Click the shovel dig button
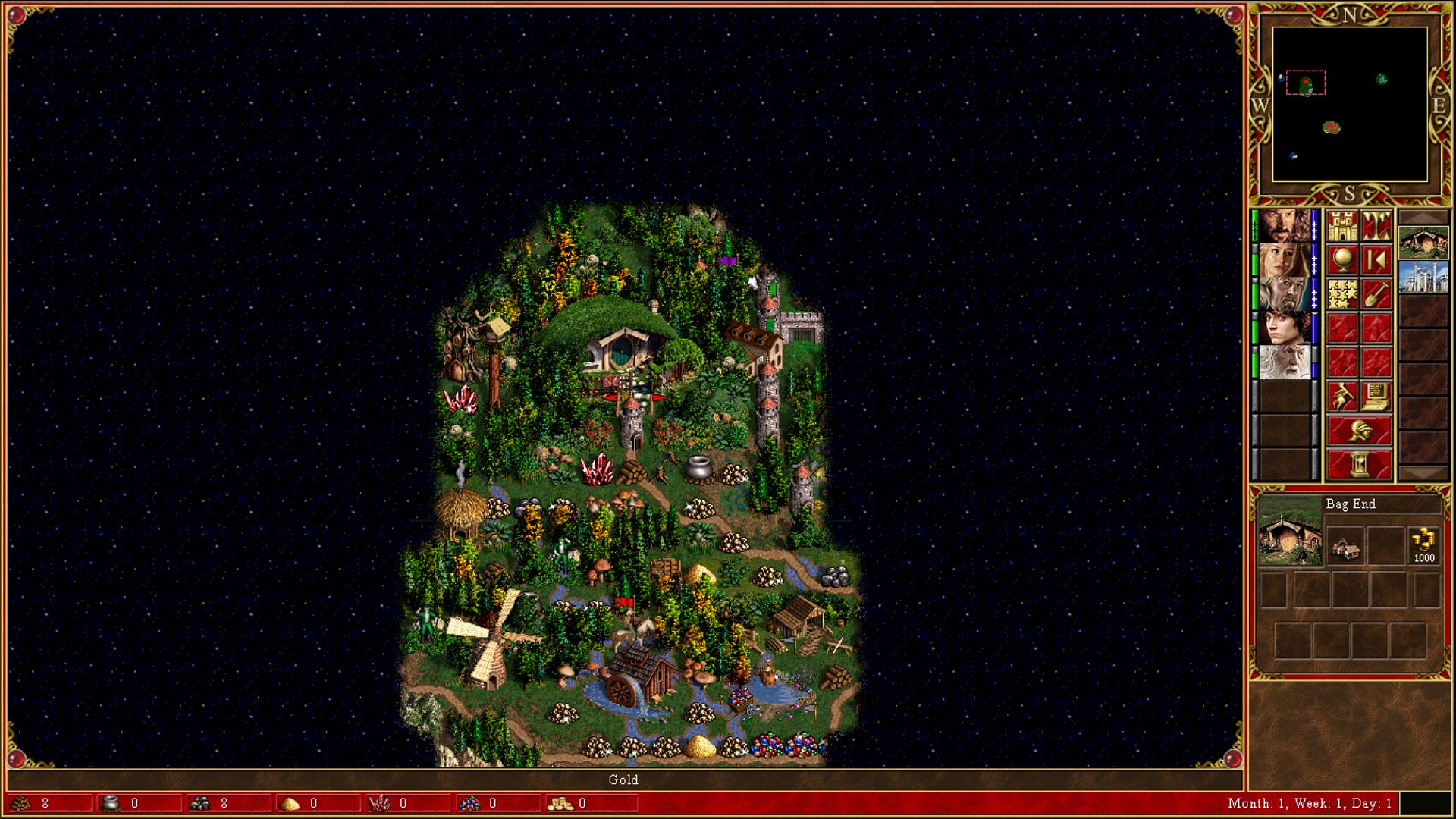The image size is (1456, 819). click(x=1376, y=294)
